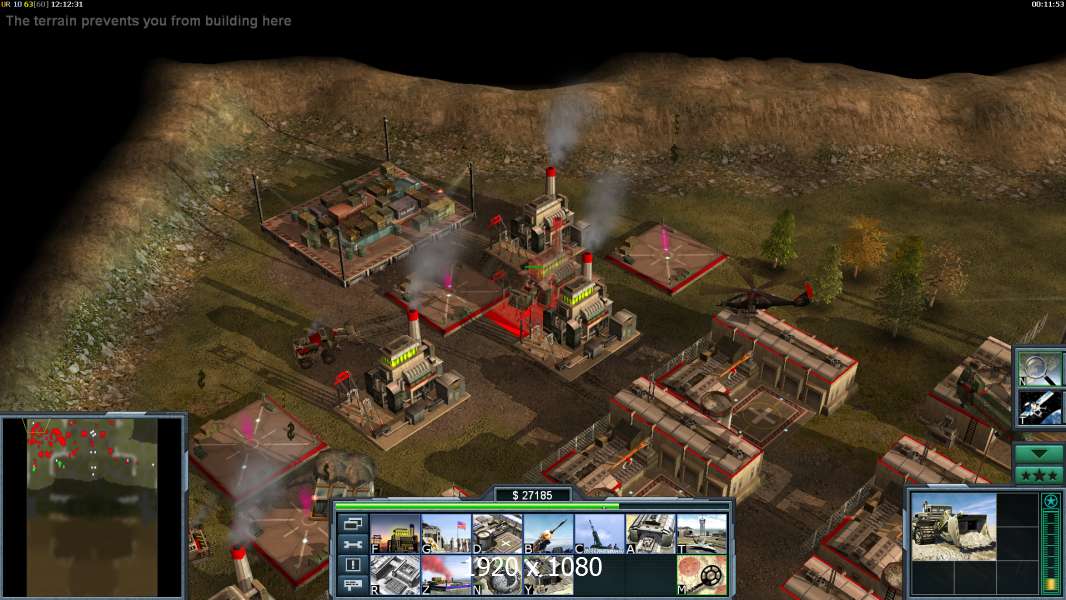Build the airfield with control tower icon
The height and width of the screenshot is (600, 1066).
(x=701, y=534)
